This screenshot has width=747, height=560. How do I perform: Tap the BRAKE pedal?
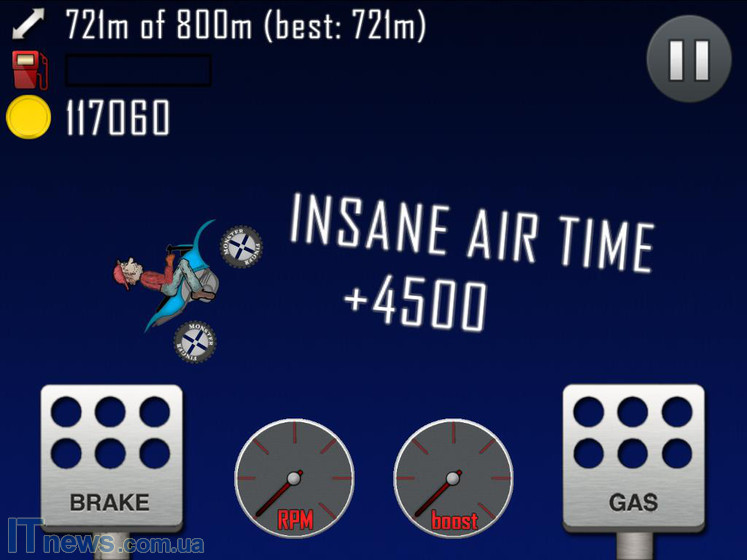(x=111, y=457)
